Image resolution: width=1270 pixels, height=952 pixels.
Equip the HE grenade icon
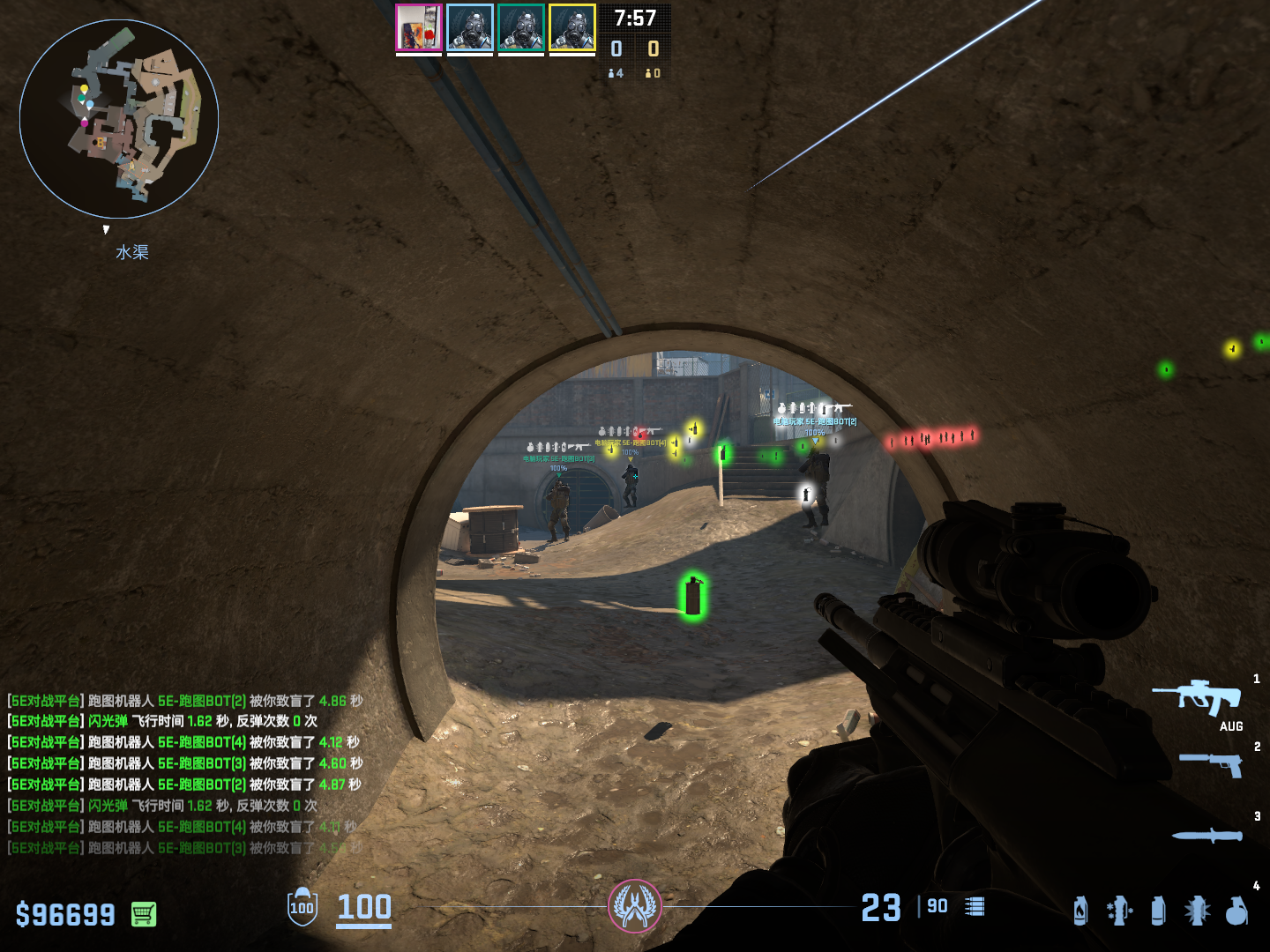(1236, 911)
